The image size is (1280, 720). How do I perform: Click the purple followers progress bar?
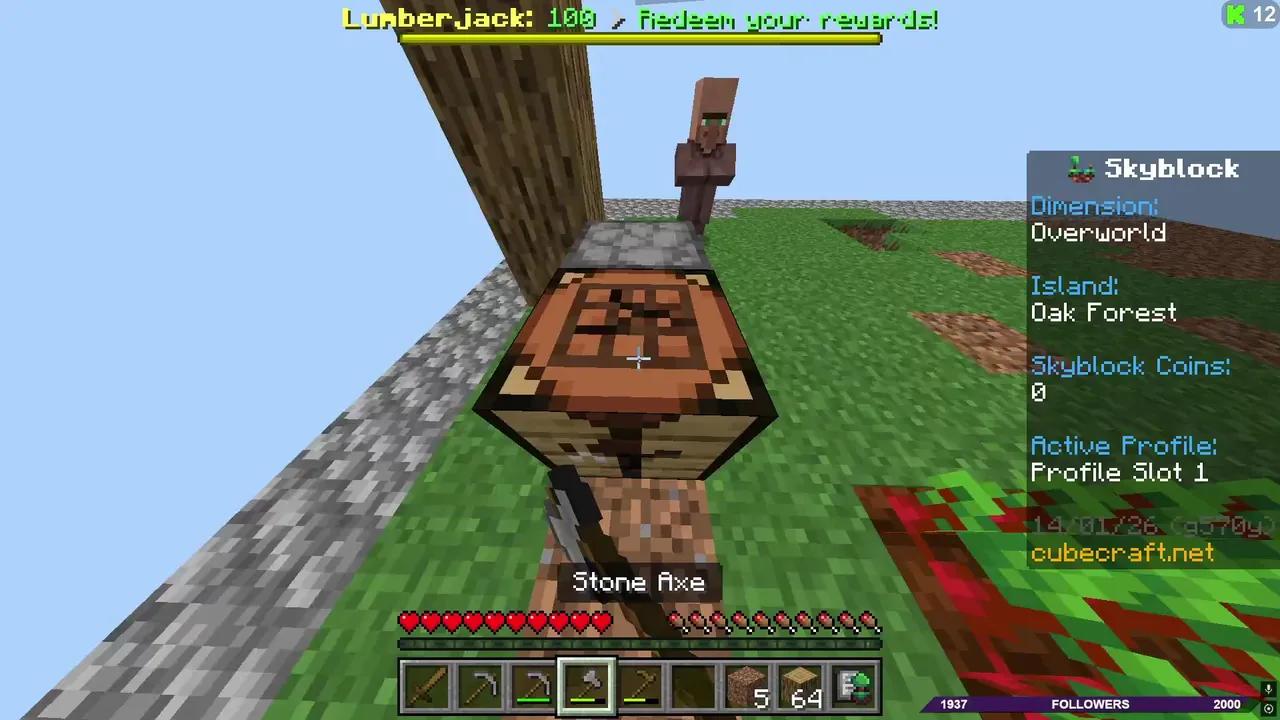point(1090,704)
